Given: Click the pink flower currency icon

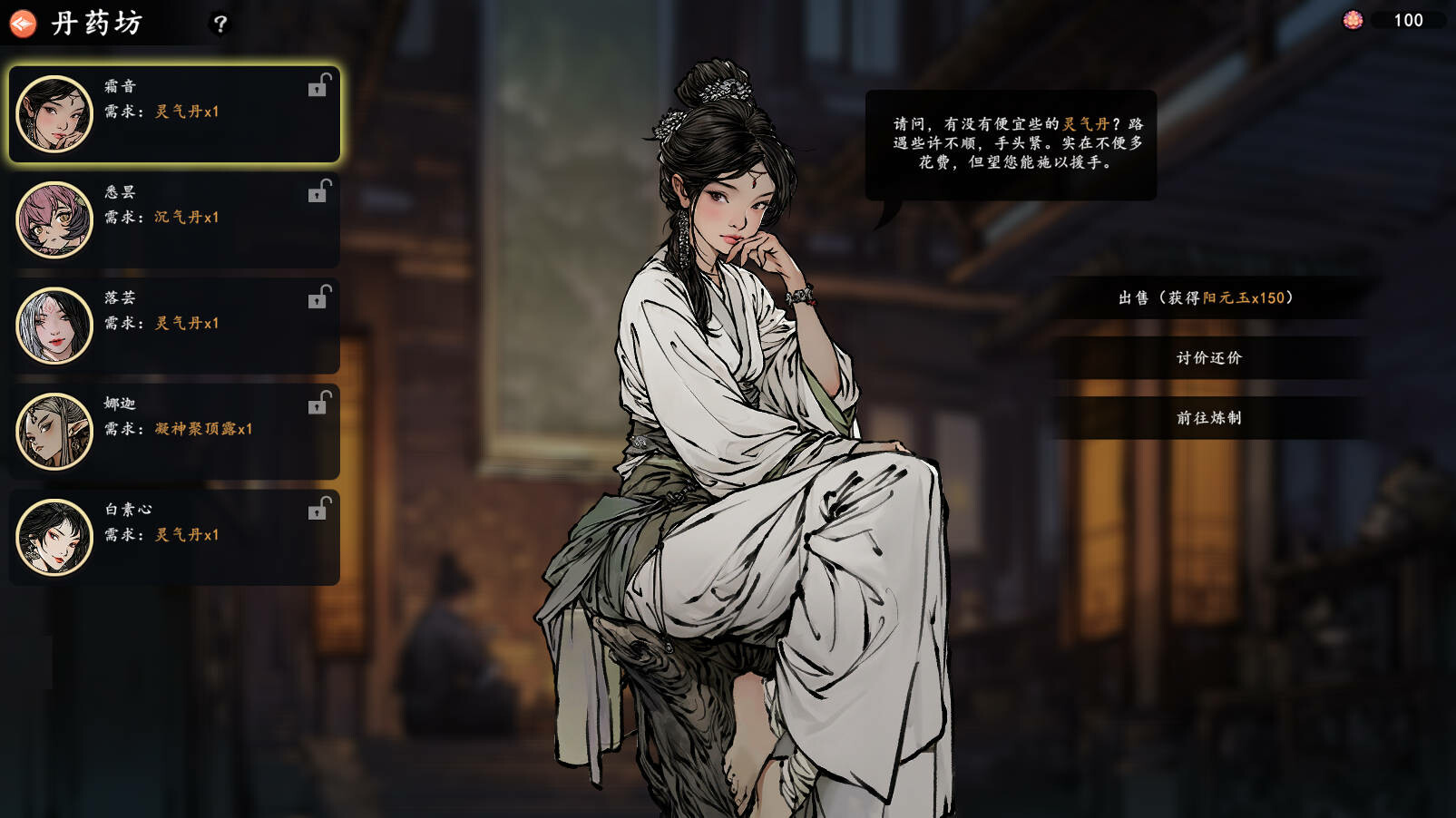Looking at the screenshot, I should [1354, 19].
